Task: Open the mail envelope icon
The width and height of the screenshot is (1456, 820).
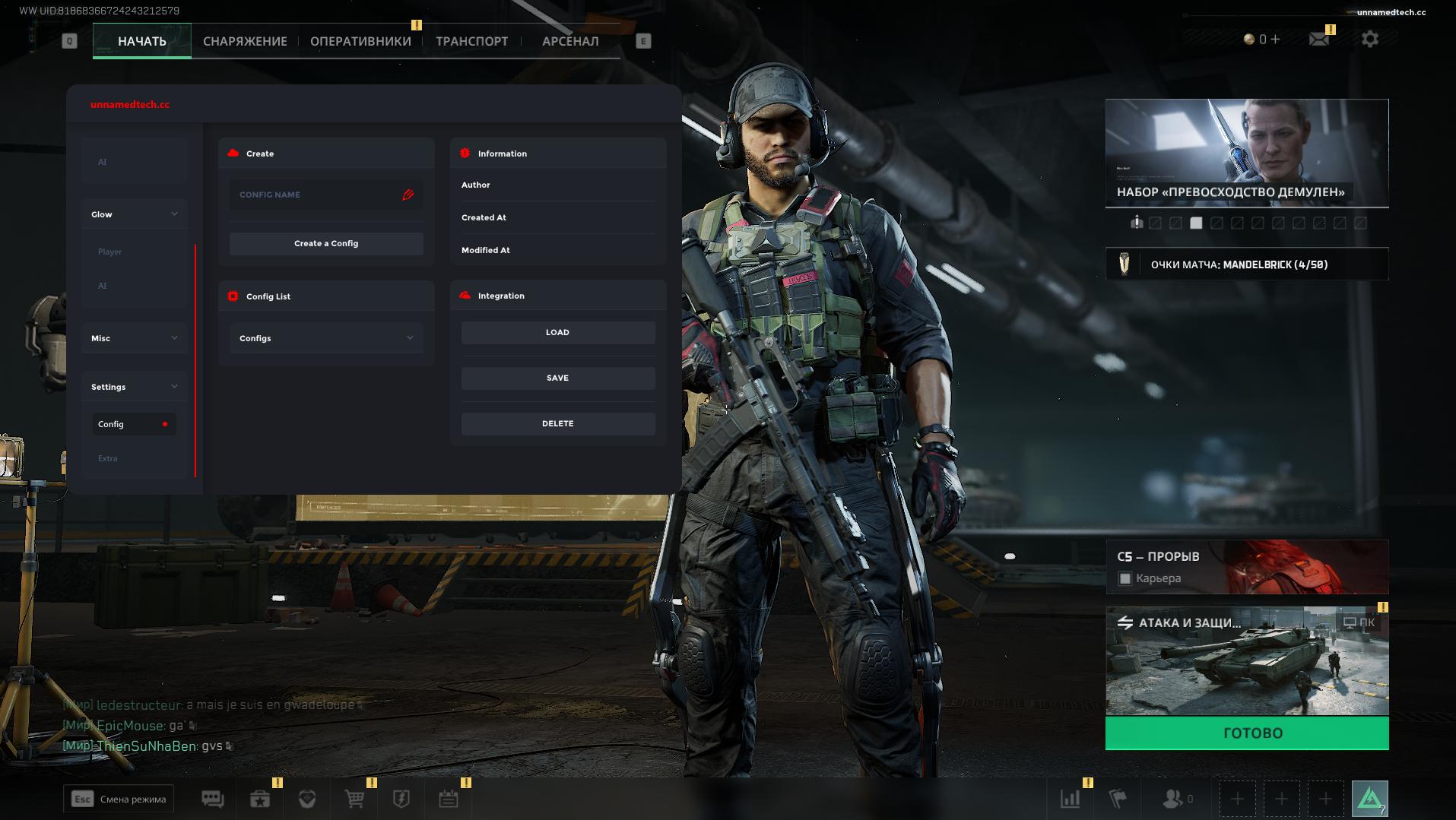Action: [1319, 39]
